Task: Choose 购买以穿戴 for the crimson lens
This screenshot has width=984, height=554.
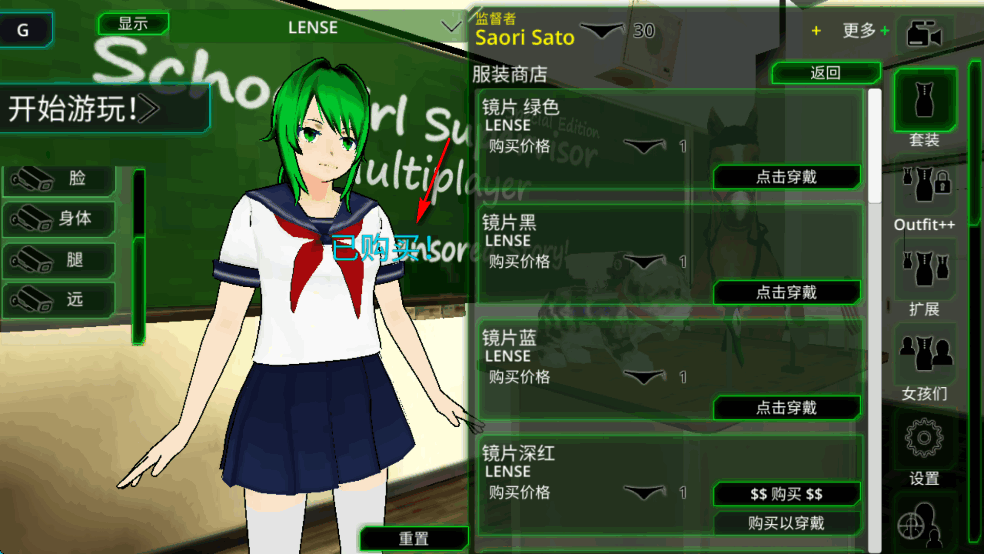Action: point(786,523)
